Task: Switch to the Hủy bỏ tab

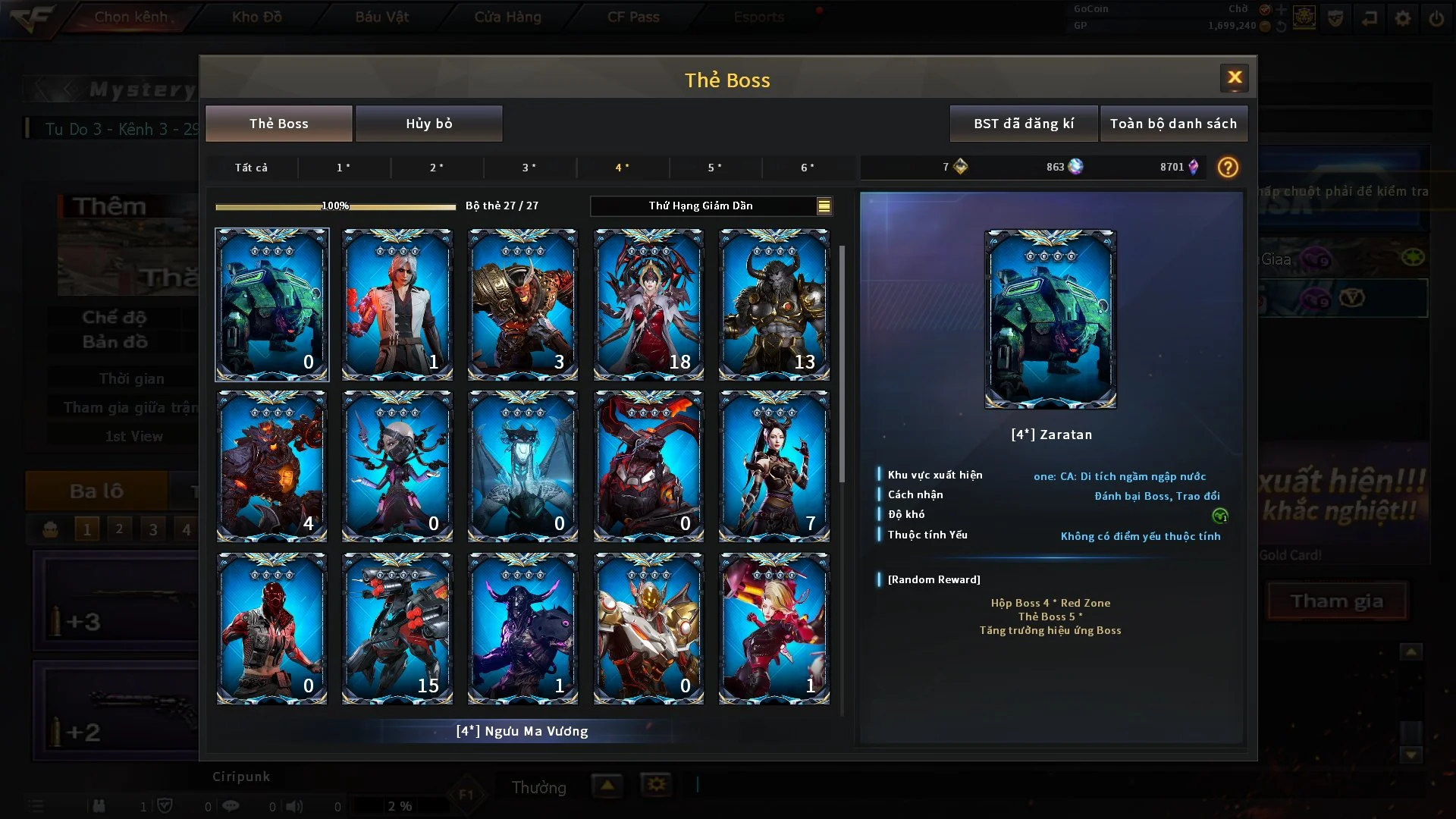Action: (428, 124)
